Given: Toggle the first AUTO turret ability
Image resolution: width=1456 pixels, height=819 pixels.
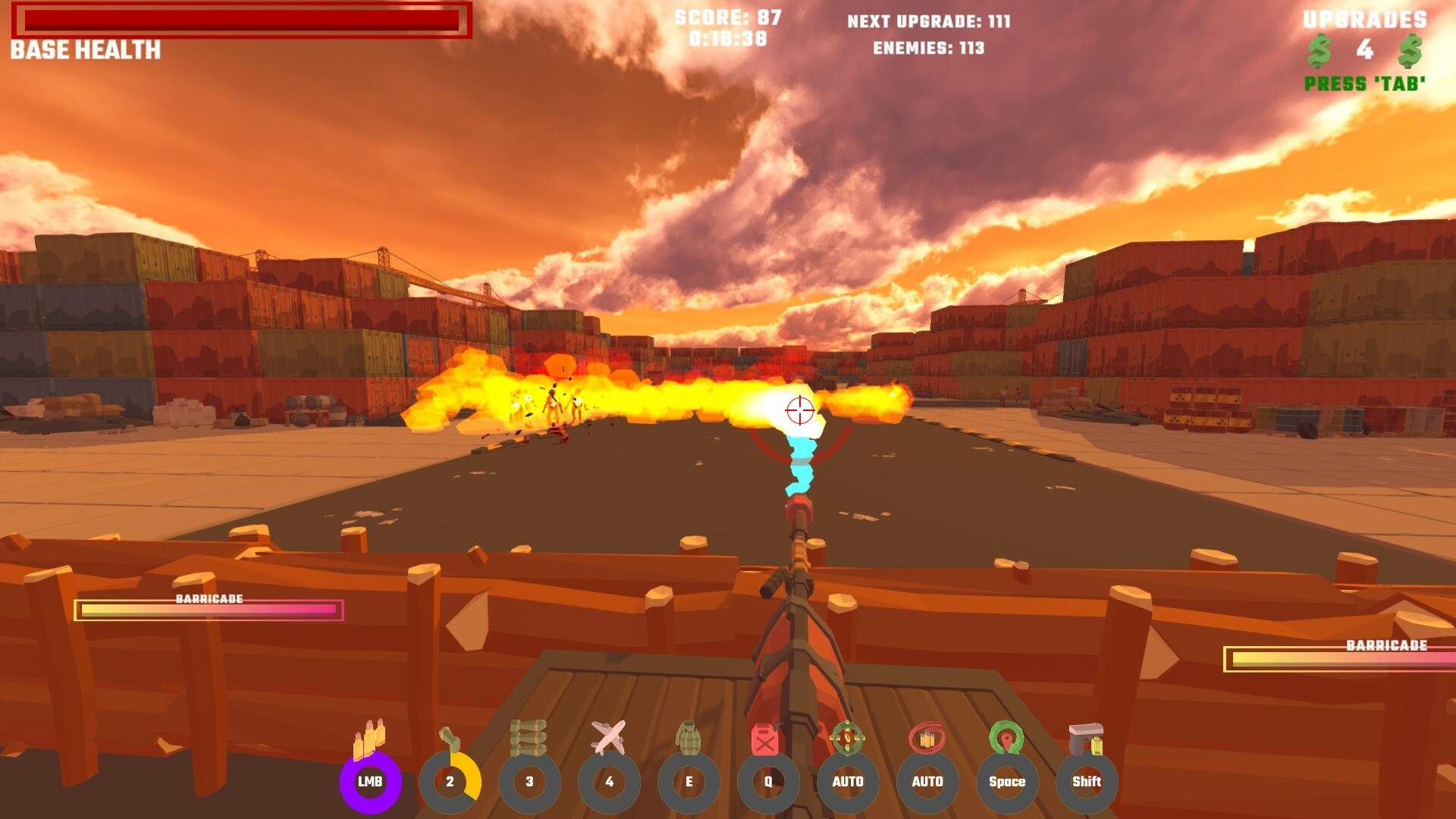Looking at the screenshot, I should click(x=849, y=782).
